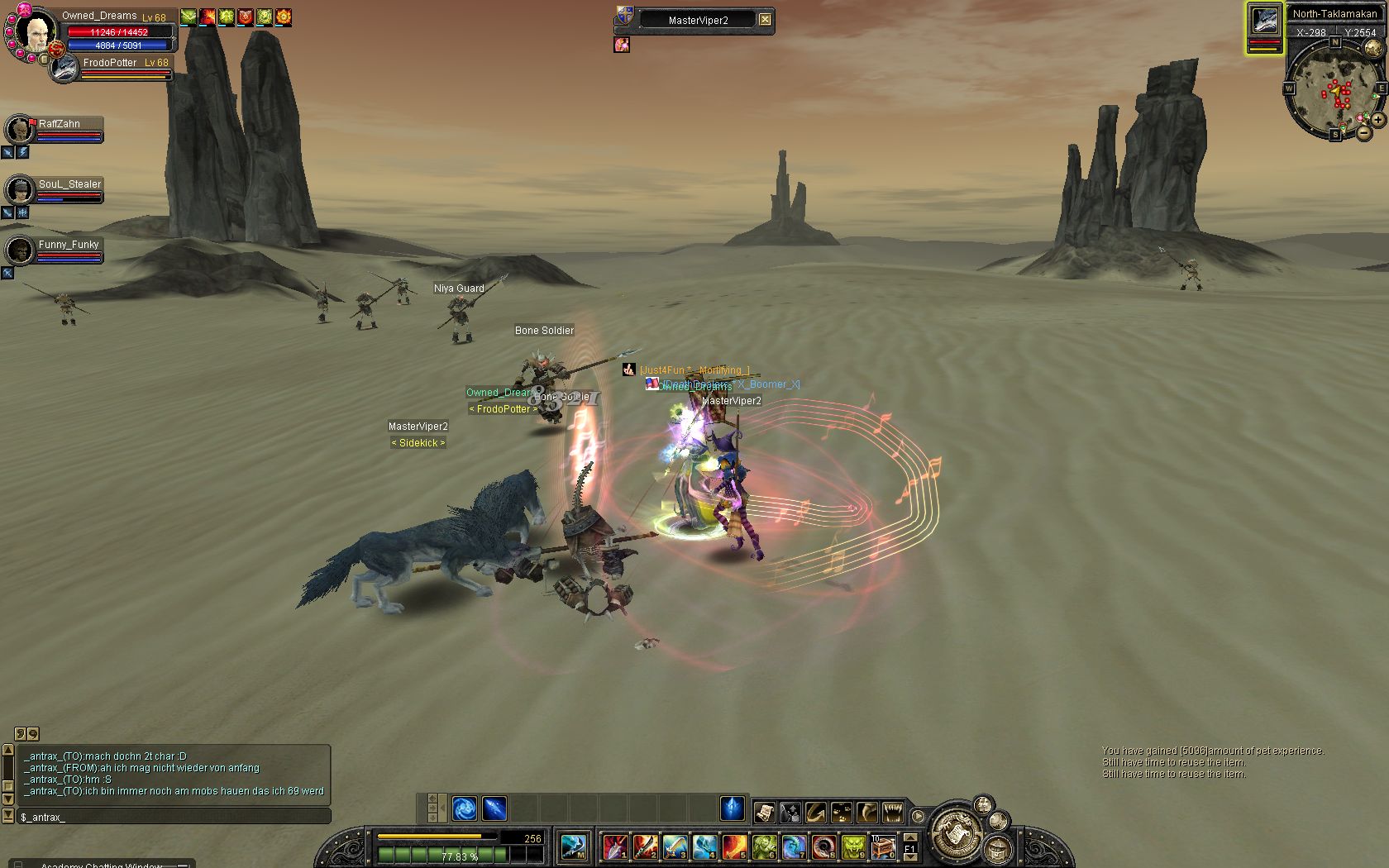Select the wolf pet portrait window
This screenshot has height=868, width=1389.
[1265, 21]
